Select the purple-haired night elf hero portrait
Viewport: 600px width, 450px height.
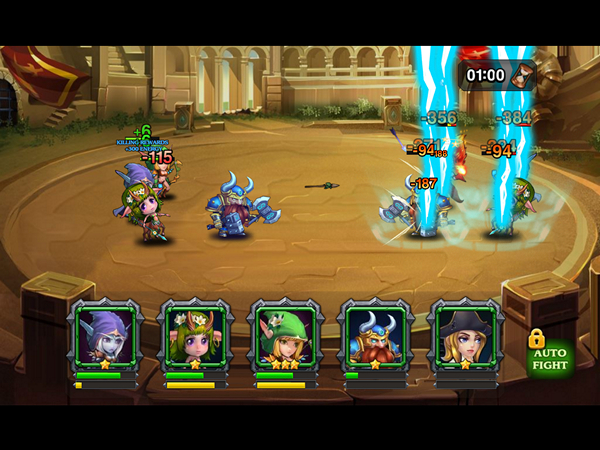pyautogui.click(x=106, y=337)
